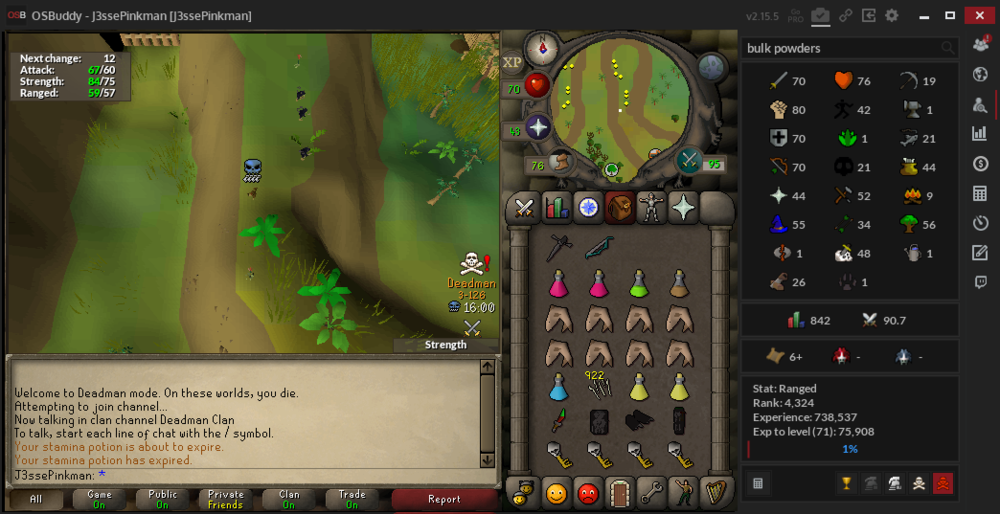This screenshot has height=514, width=1000.
Task: Open the Logout door tab
Action: 621,492
